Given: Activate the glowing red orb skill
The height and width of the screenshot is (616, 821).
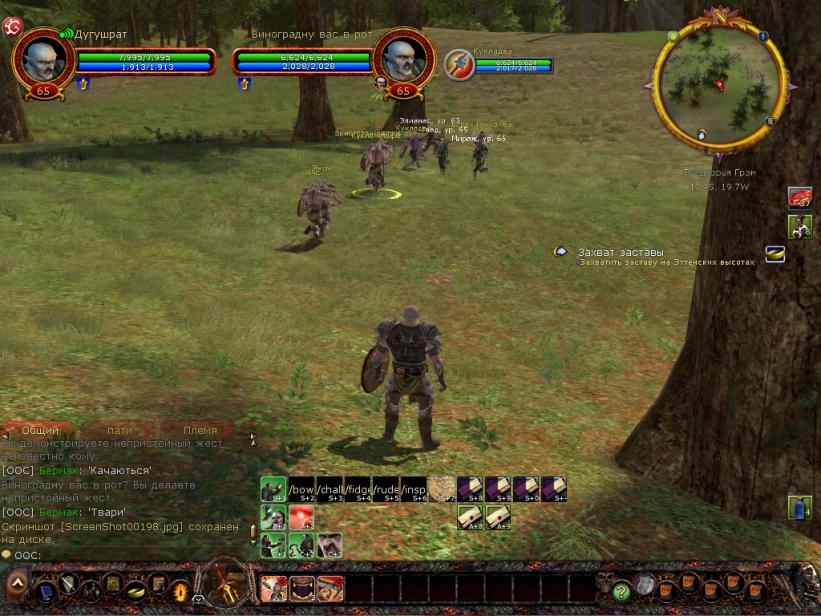Looking at the screenshot, I should [301, 517].
